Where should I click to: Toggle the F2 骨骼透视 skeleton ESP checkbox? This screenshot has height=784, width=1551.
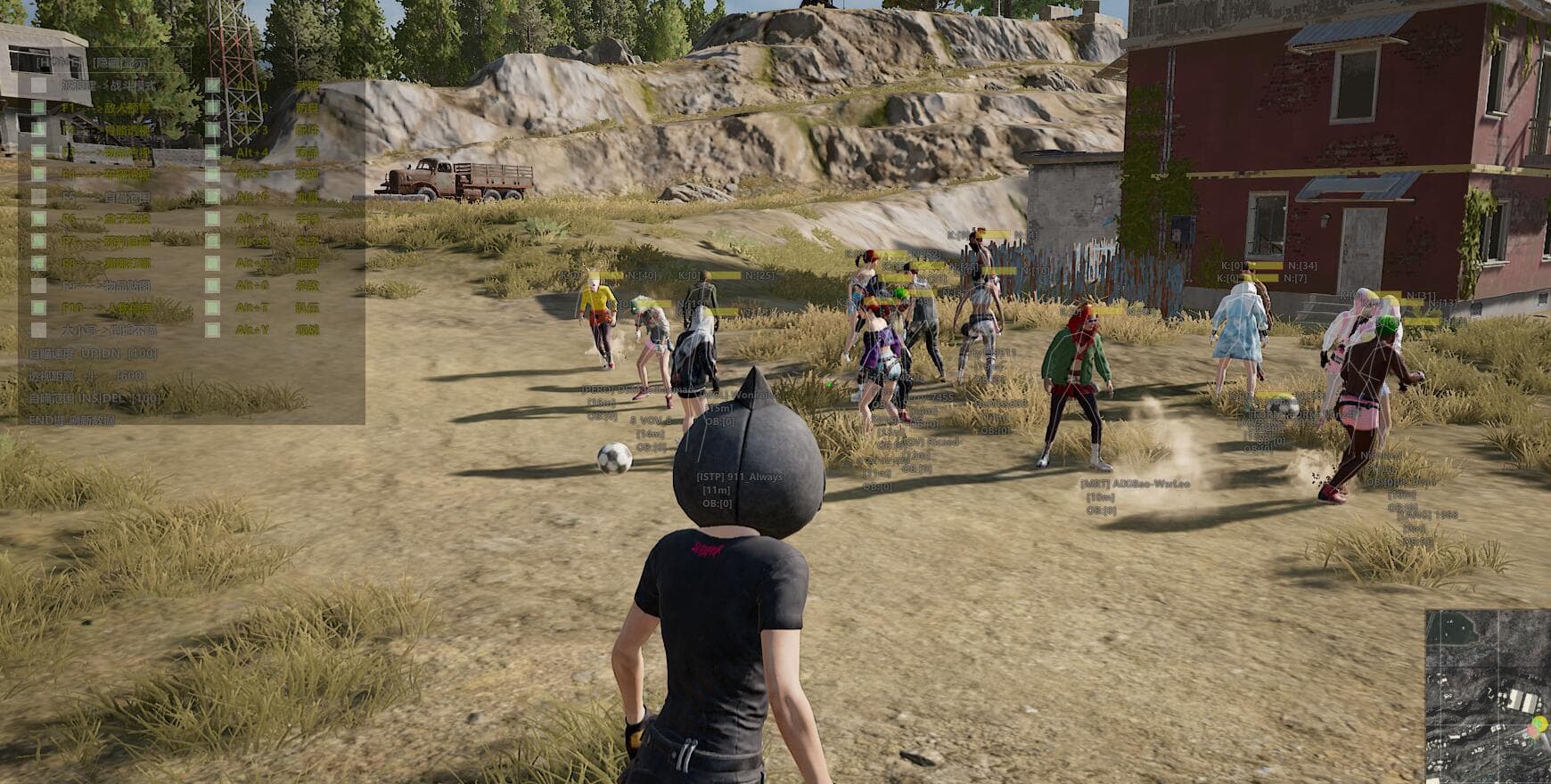(x=38, y=130)
